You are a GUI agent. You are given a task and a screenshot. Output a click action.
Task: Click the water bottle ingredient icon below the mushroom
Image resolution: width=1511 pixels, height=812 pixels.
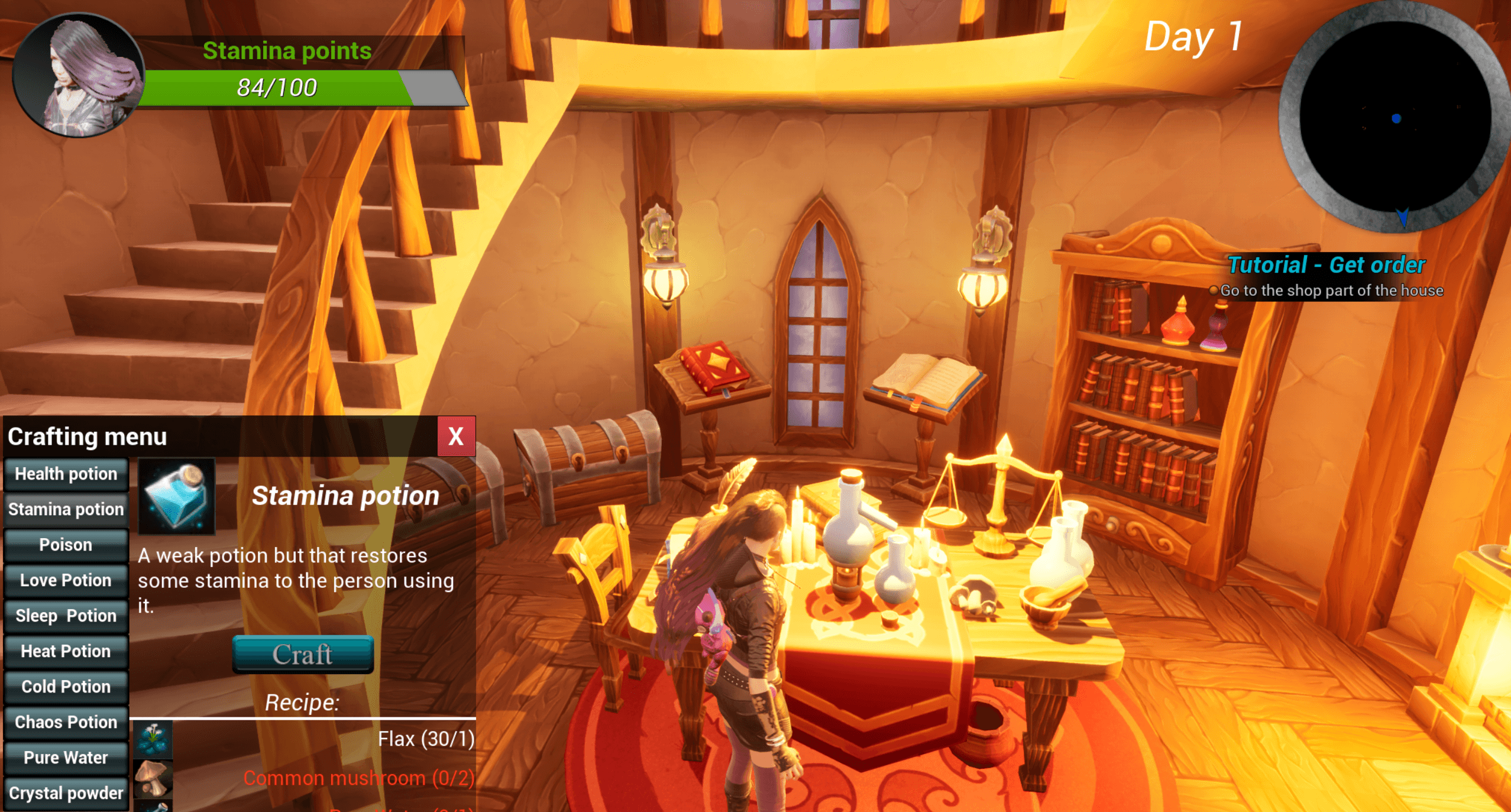(153, 807)
